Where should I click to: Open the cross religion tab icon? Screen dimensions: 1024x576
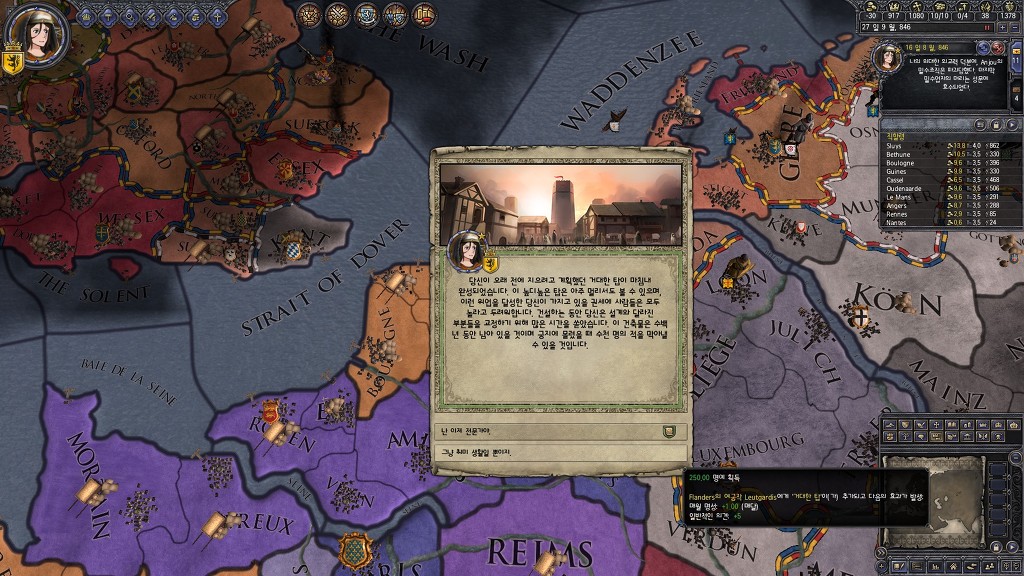pyautogui.click(x=219, y=15)
